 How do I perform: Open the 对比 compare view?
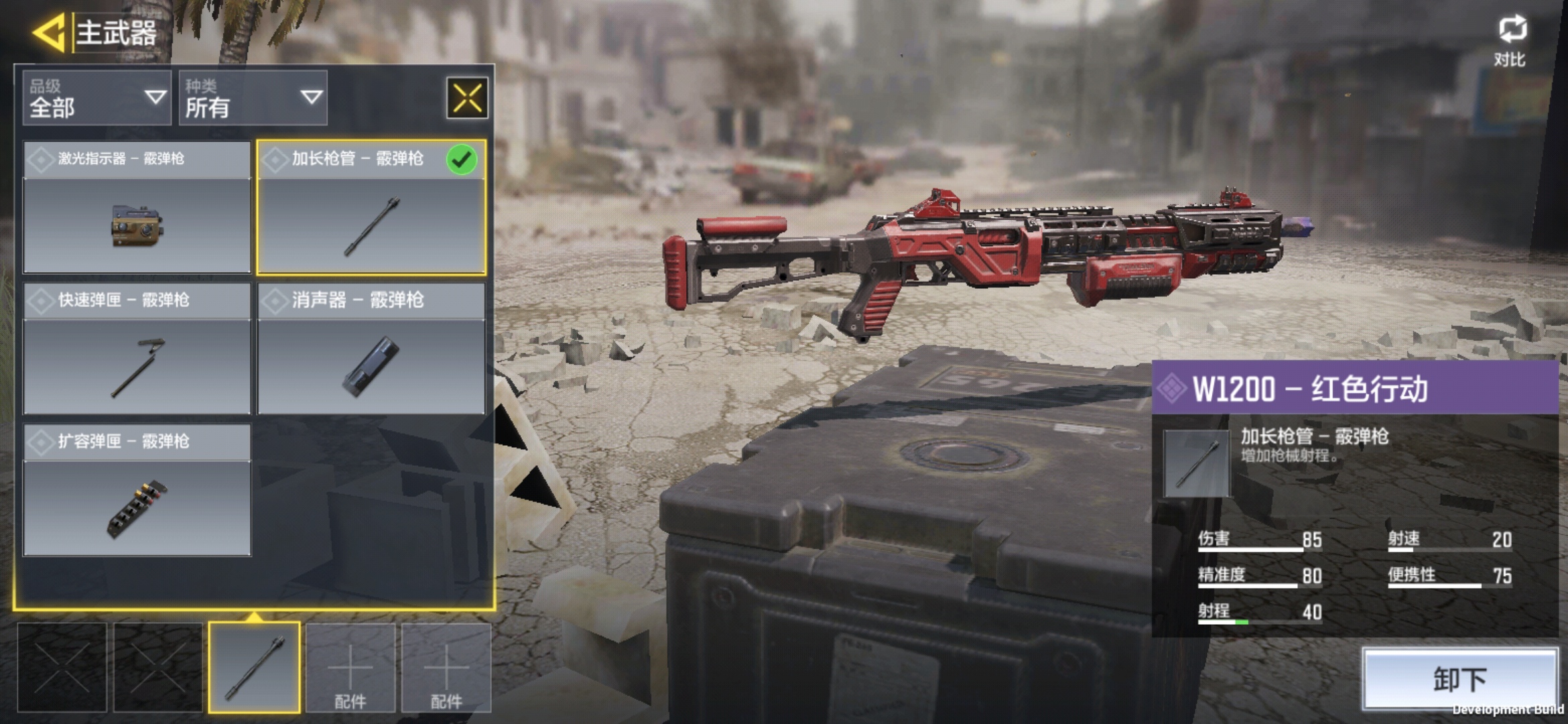[1511, 42]
